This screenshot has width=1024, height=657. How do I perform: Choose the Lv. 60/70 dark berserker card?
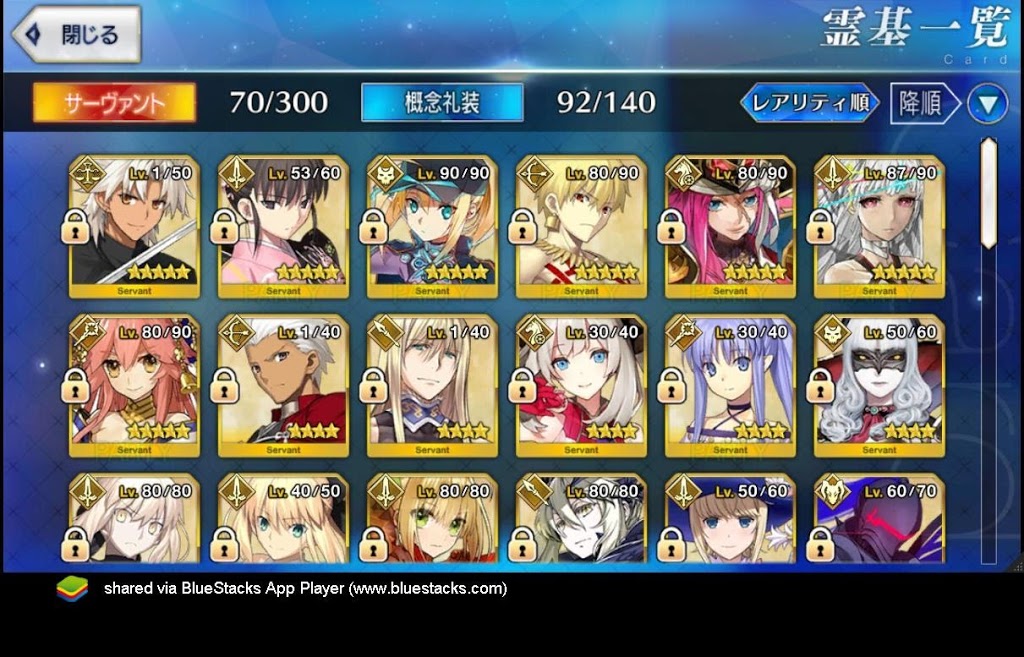tap(880, 520)
